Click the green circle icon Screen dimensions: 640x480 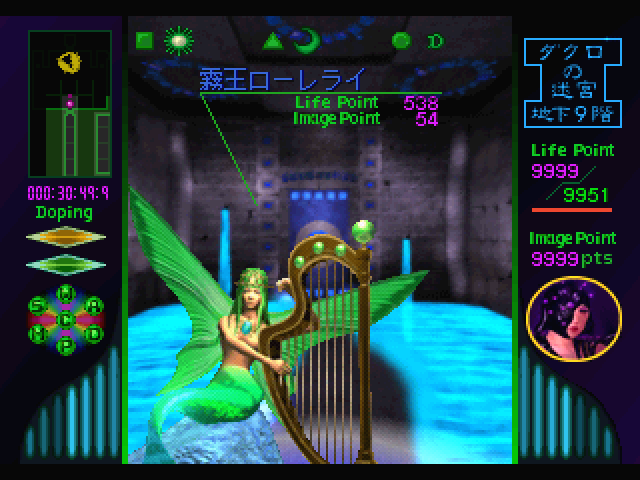(x=401, y=41)
